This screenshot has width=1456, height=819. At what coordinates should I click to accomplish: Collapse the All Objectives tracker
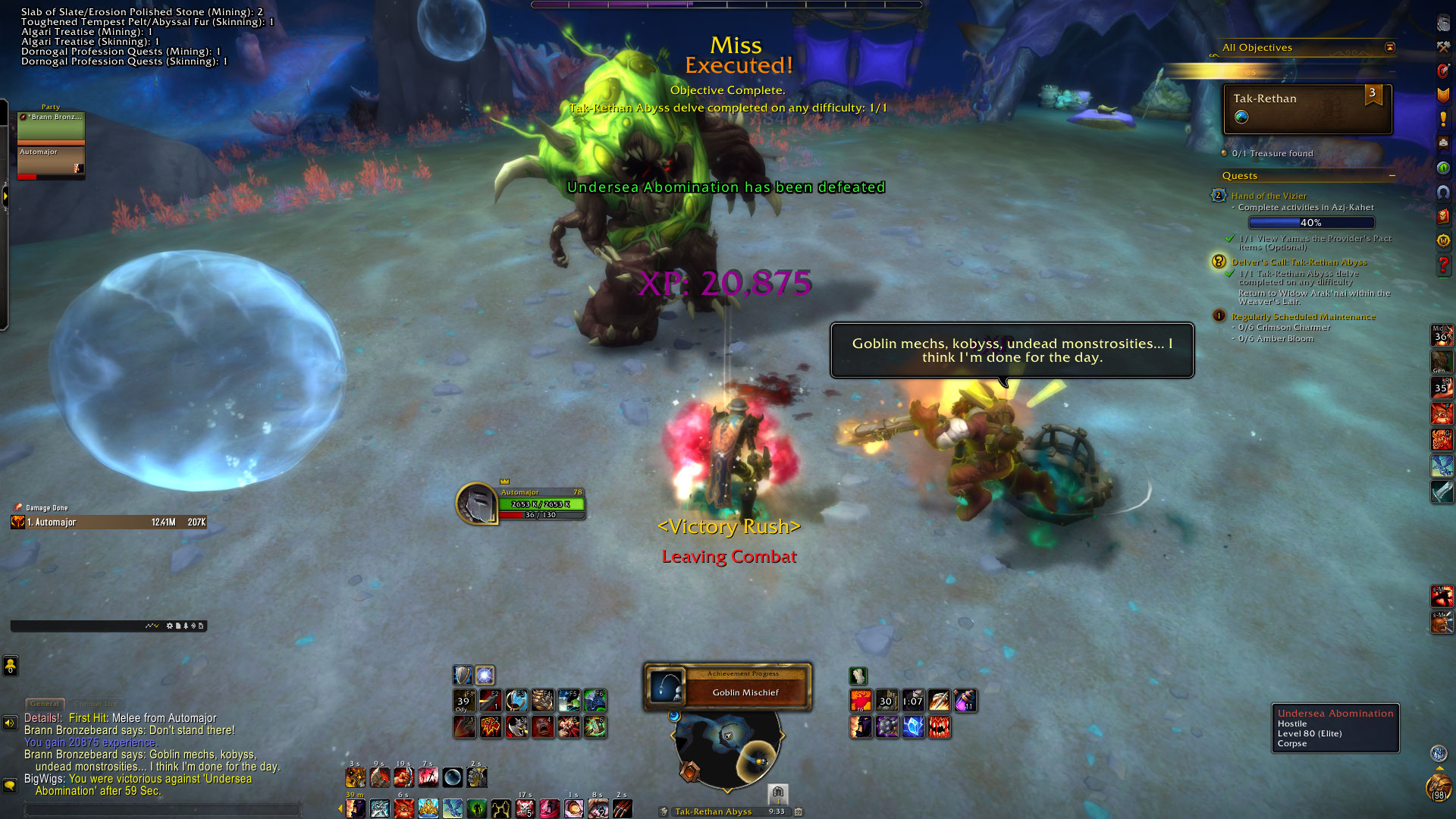[x=1389, y=48]
